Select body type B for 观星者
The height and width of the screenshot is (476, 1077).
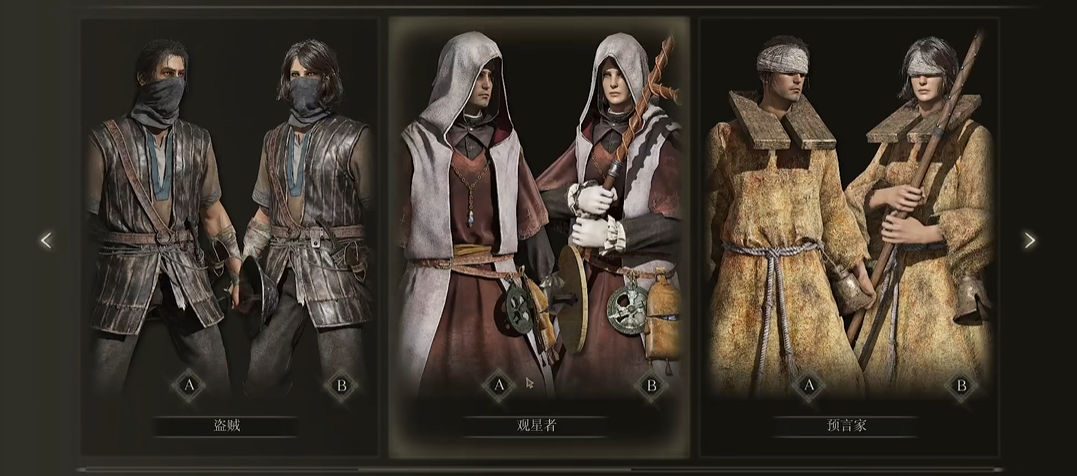pyautogui.click(x=652, y=385)
